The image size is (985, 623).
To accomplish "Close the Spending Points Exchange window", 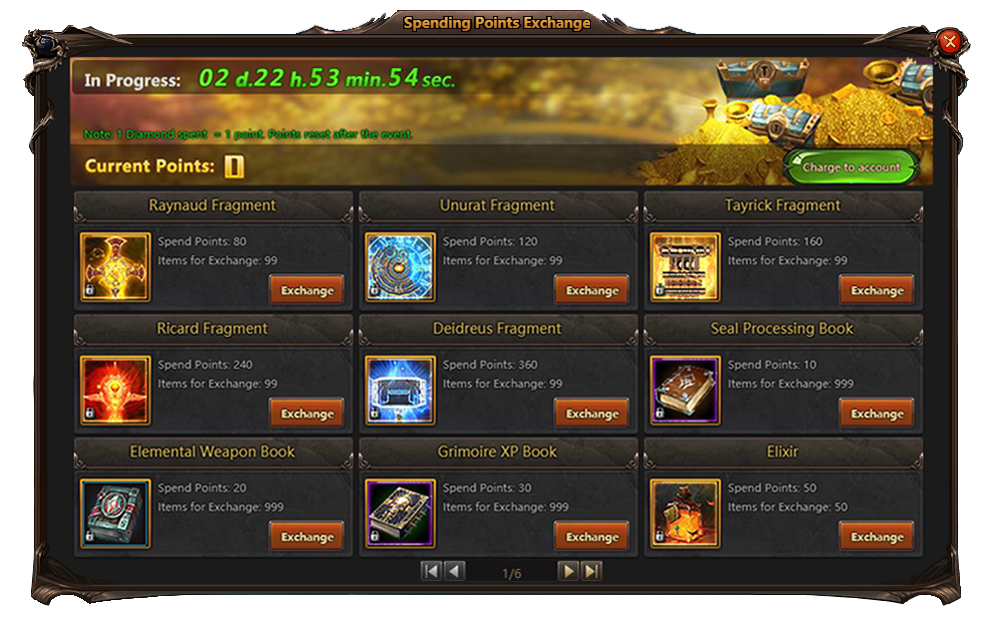I will 949,42.
